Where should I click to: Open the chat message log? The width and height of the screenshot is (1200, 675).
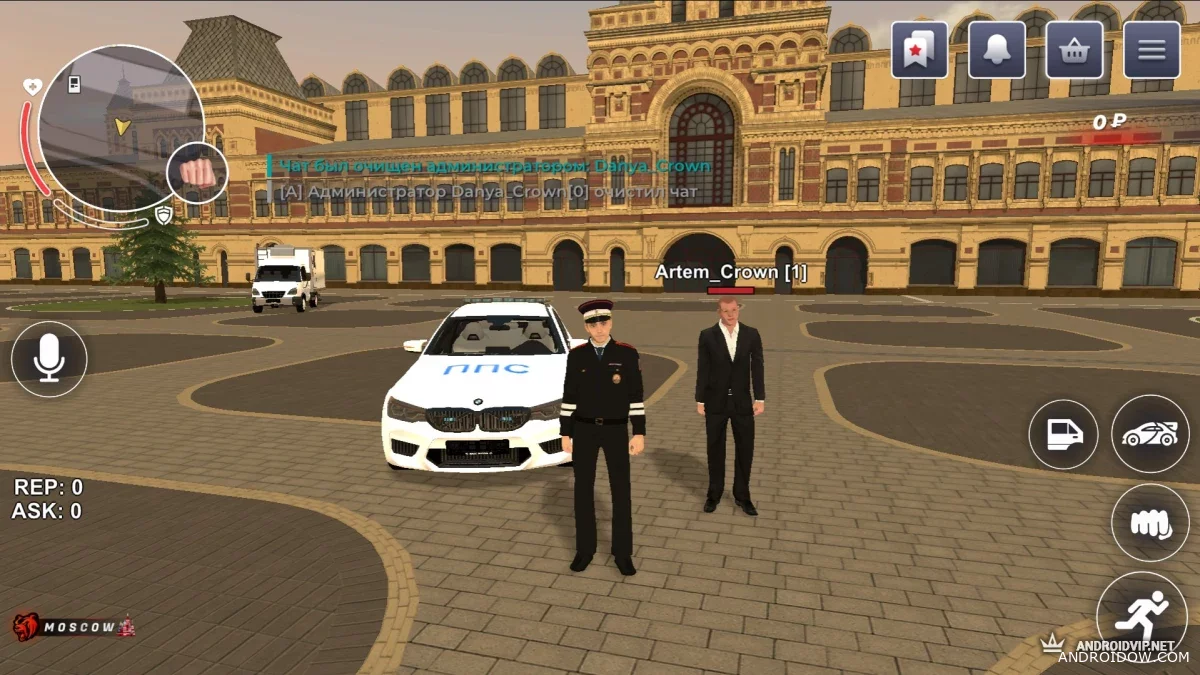490,178
